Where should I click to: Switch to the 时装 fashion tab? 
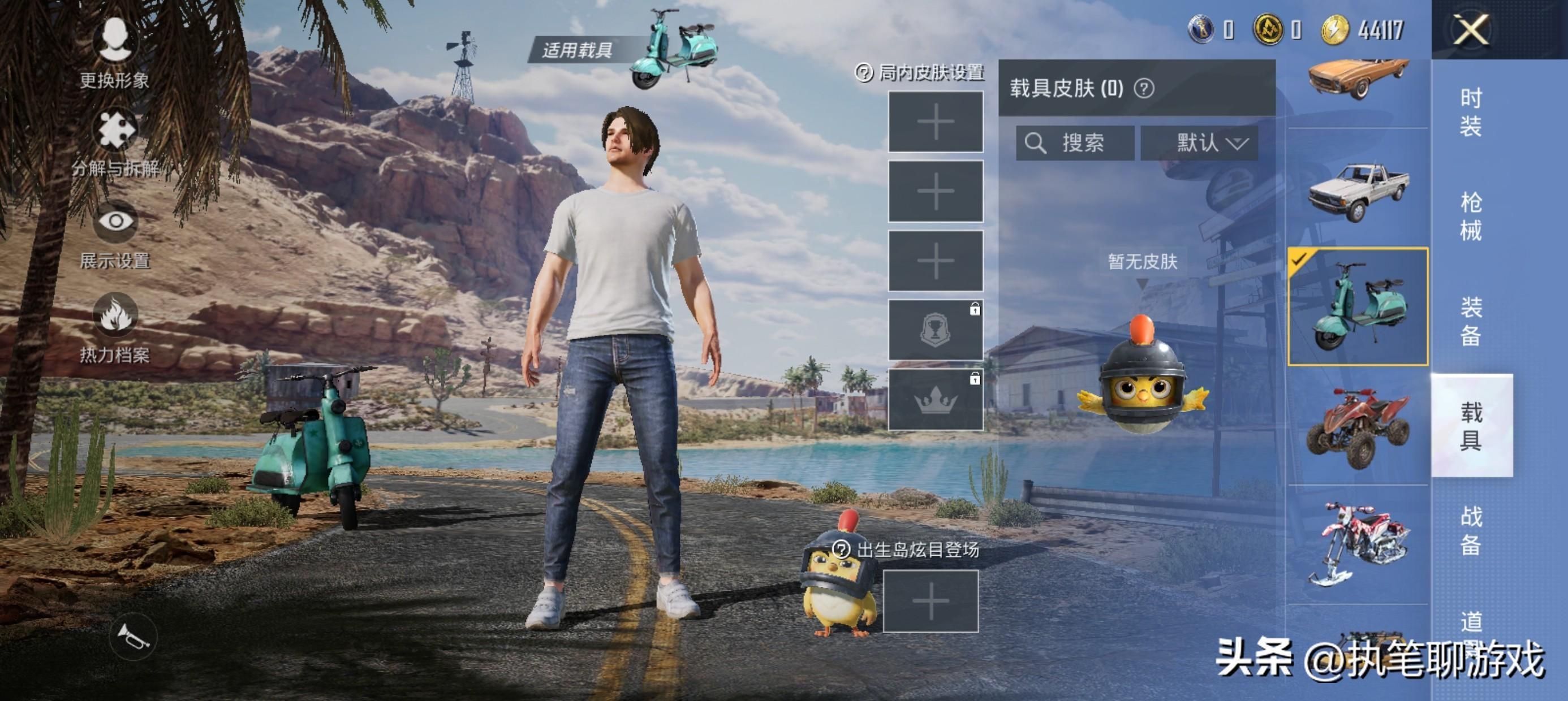click(x=1471, y=112)
